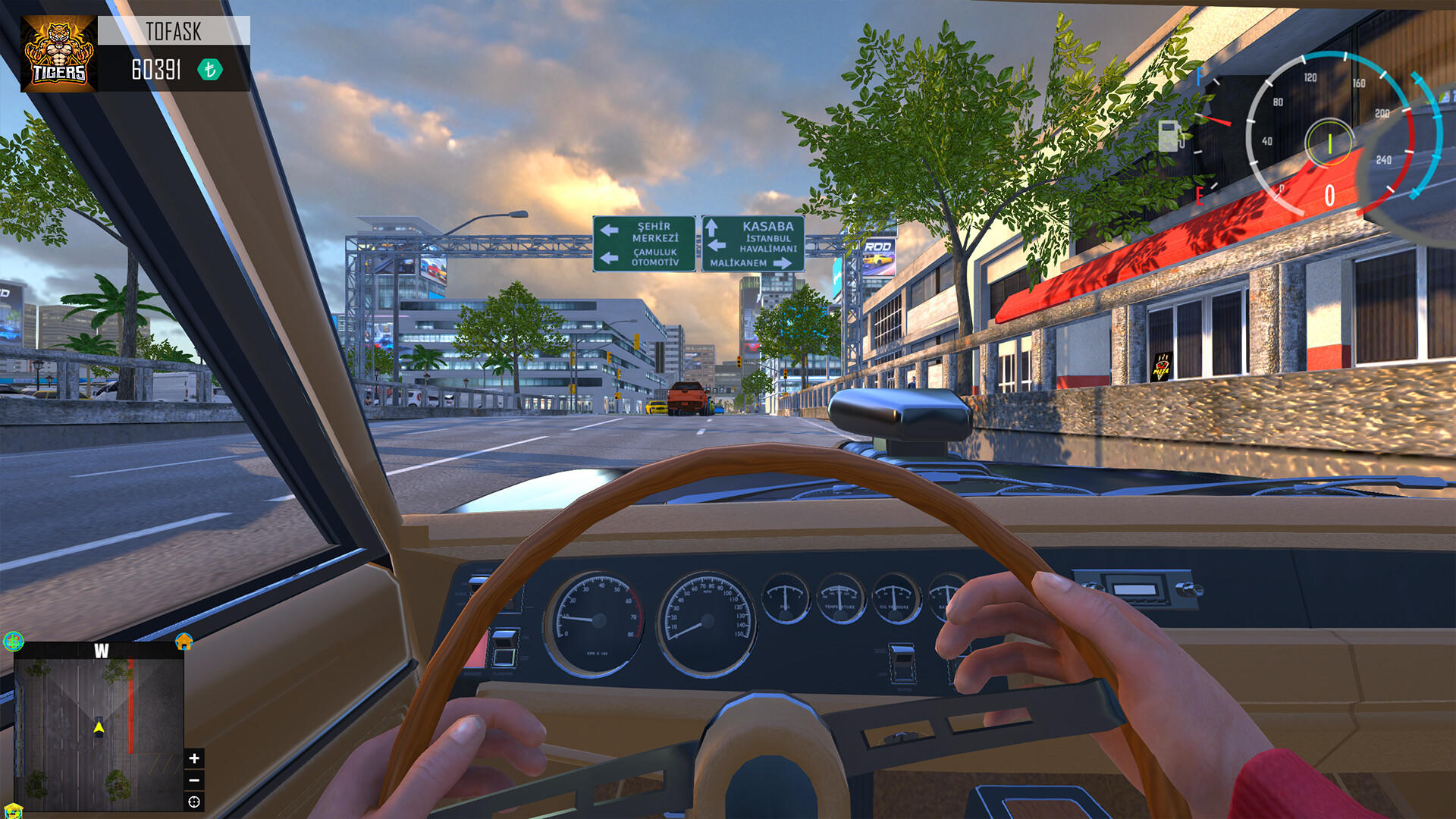Image resolution: width=1456 pixels, height=819 pixels.
Task: Open the world map via the globe icon
Action: point(13,641)
